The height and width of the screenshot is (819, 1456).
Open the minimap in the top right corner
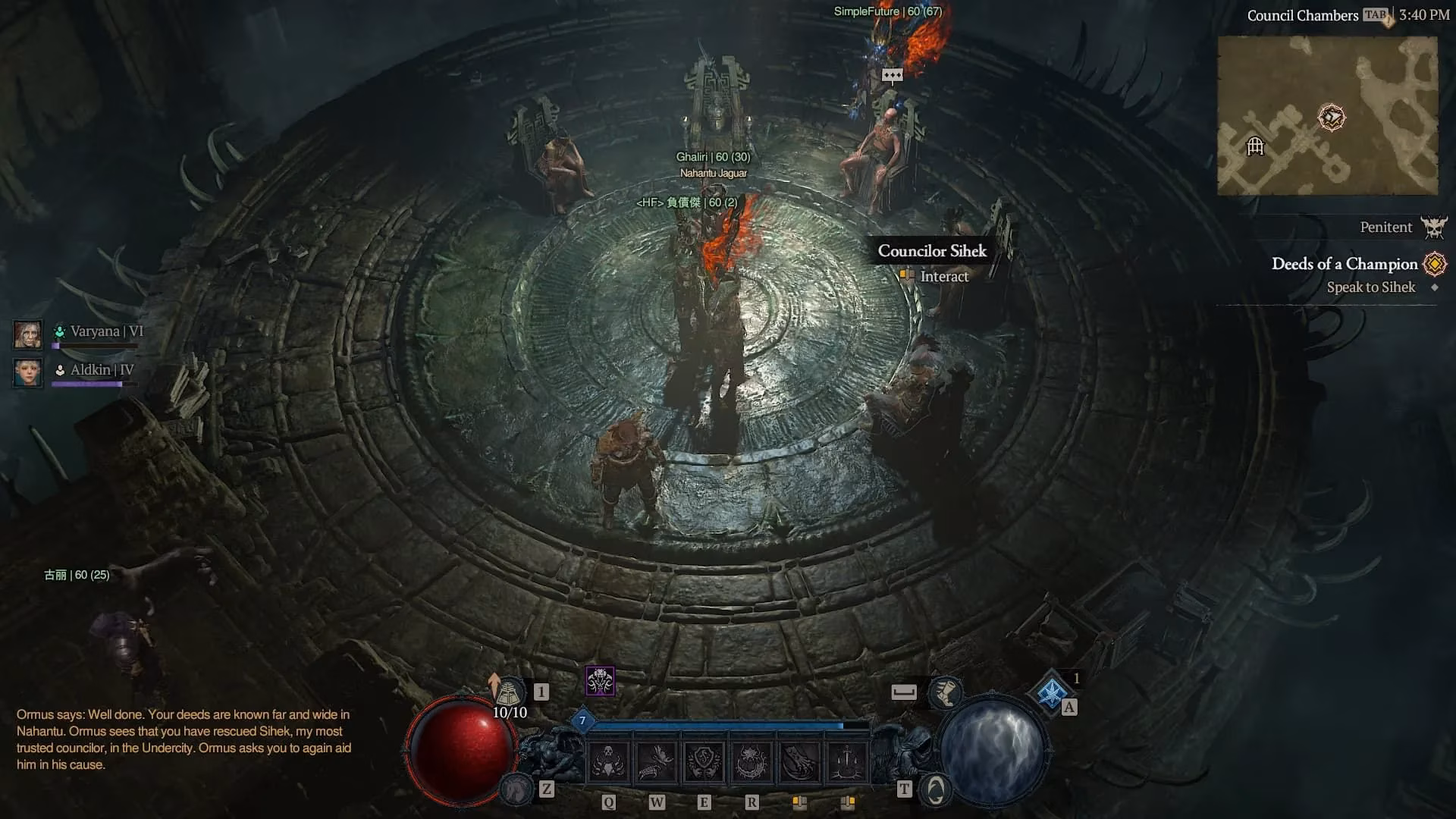click(1328, 115)
